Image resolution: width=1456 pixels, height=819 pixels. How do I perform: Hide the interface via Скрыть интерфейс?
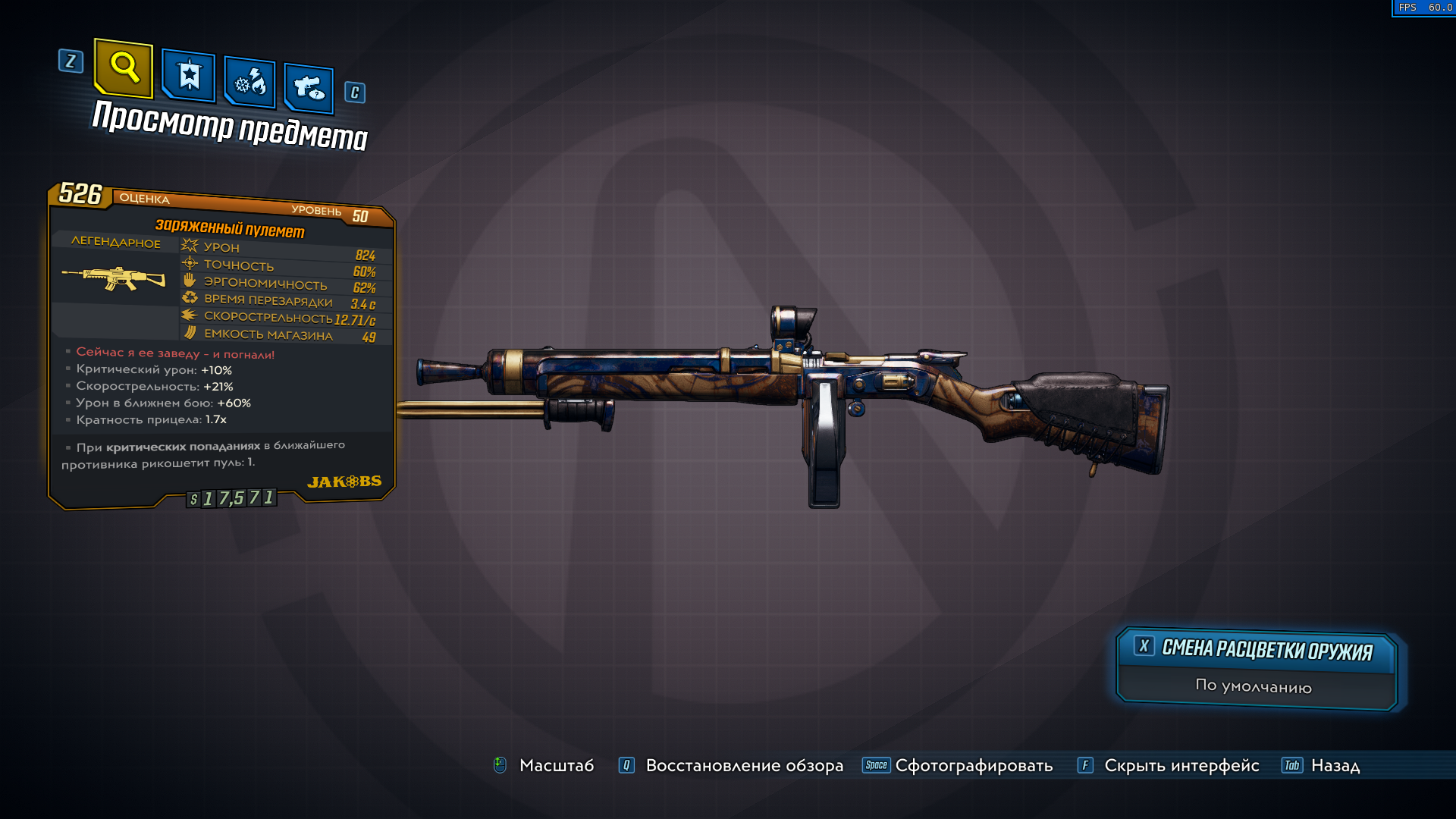[x=1181, y=766]
